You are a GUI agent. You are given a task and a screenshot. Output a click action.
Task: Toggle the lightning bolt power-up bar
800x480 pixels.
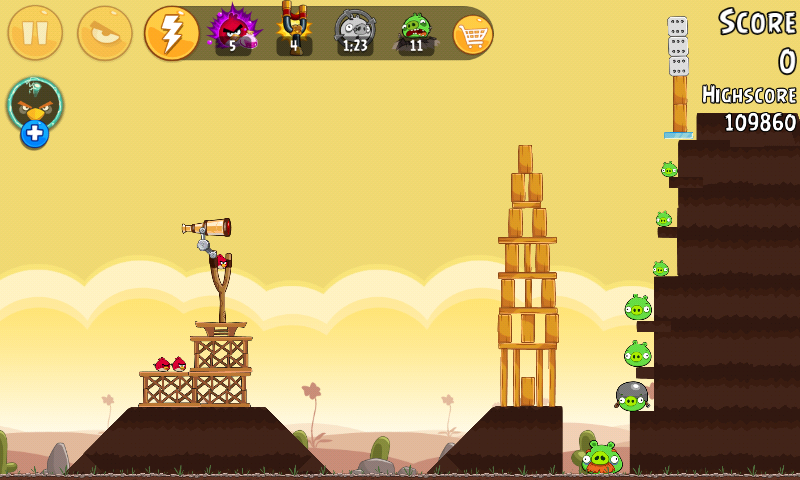[172, 33]
